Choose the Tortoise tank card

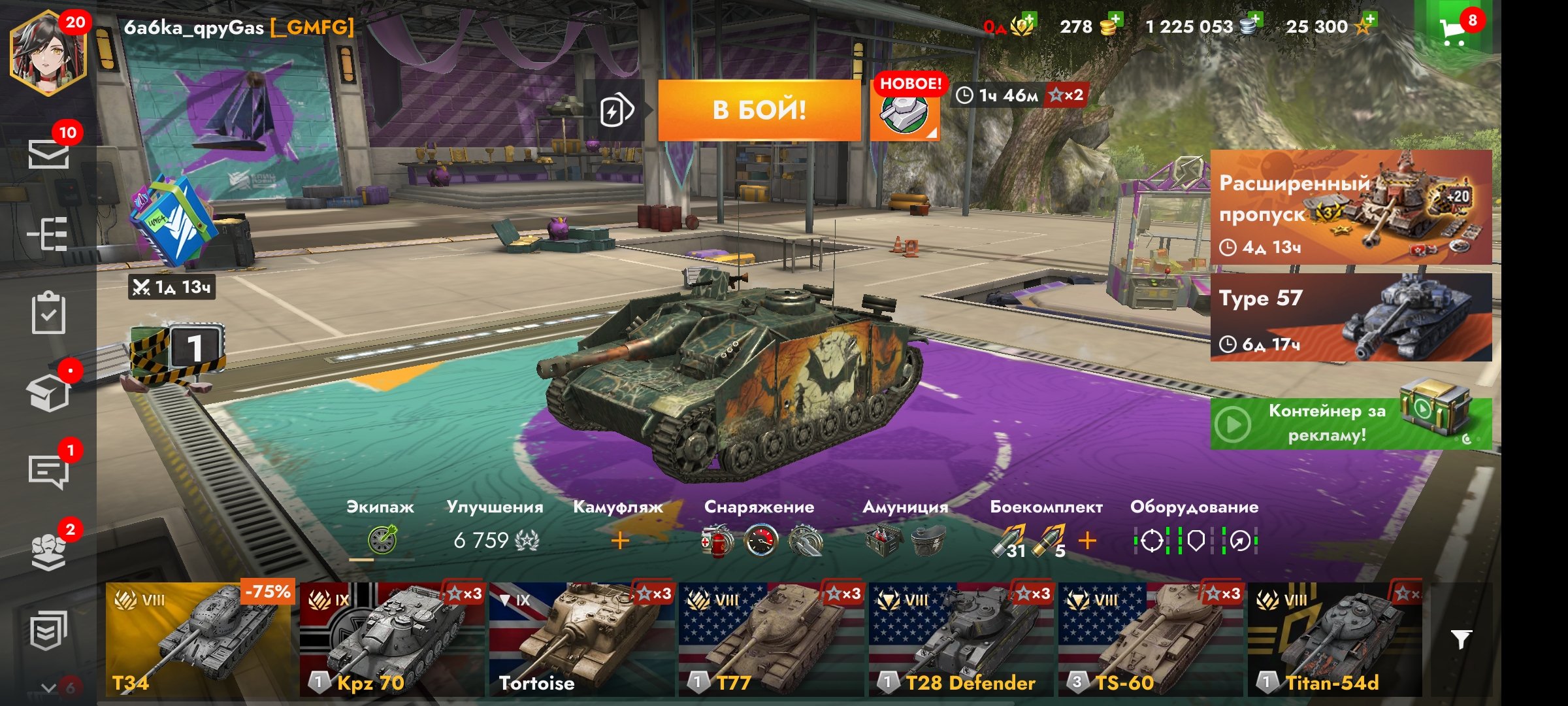(581, 639)
